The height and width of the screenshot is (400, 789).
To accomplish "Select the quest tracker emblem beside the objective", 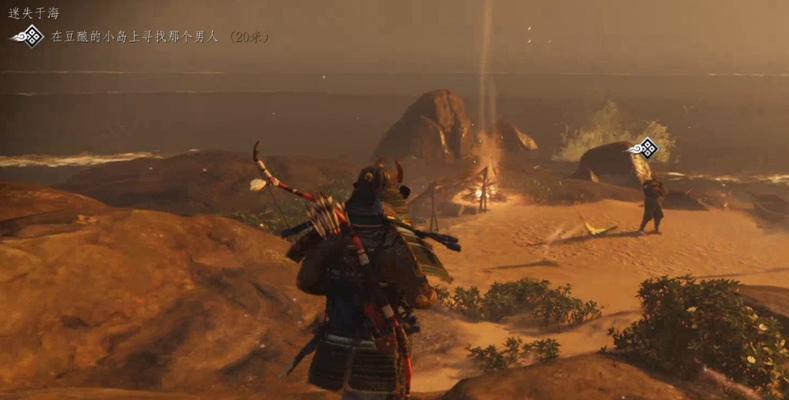I will click(28, 36).
